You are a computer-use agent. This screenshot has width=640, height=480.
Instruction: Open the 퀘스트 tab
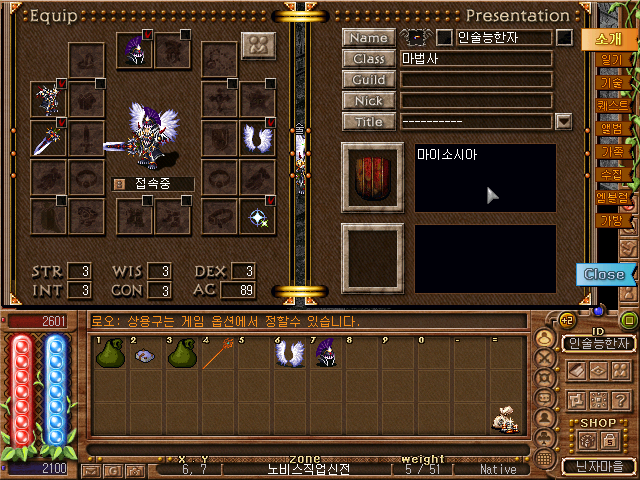pyautogui.click(x=612, y=105)
